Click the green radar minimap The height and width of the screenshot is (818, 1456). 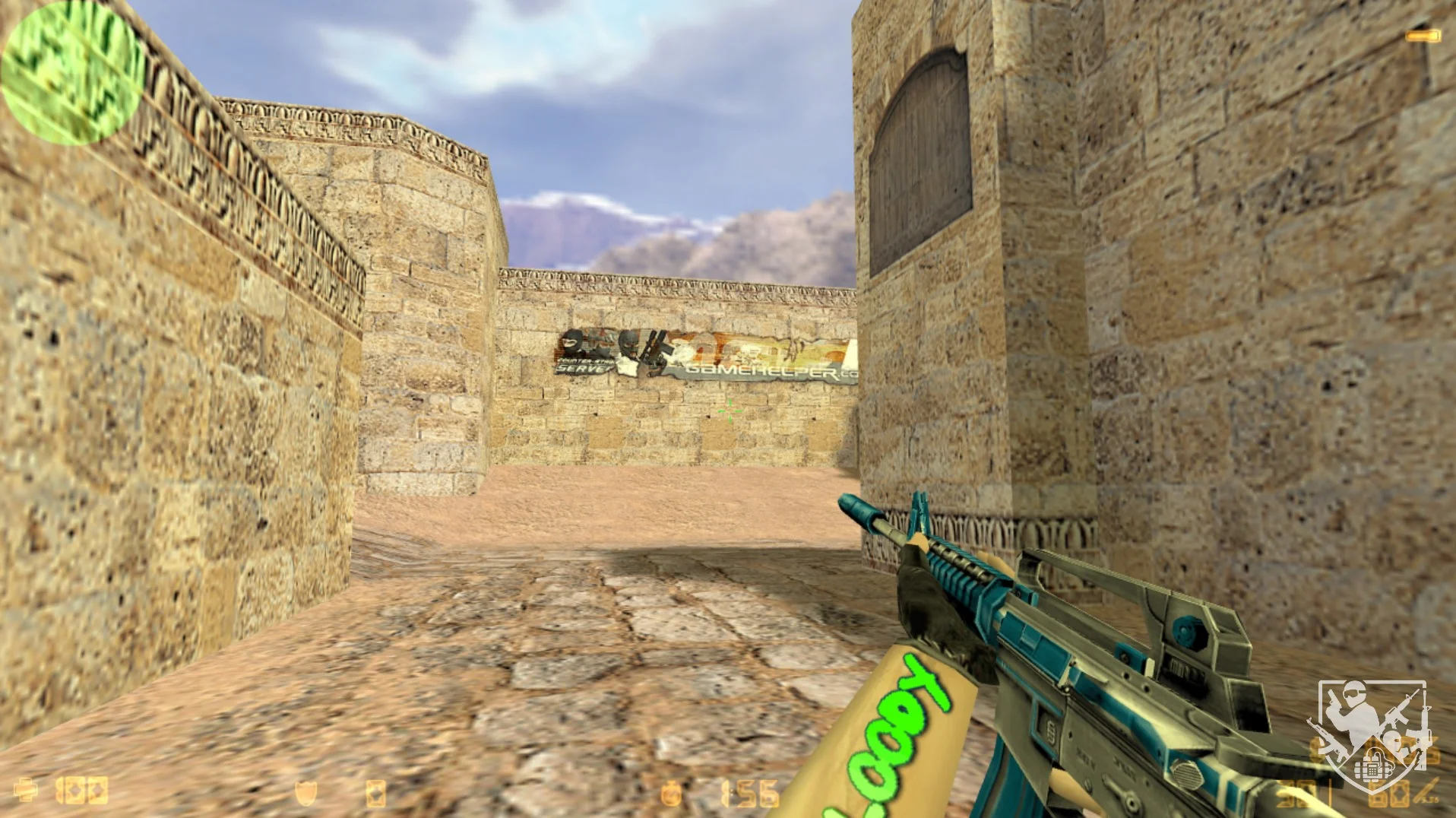click(72, 74)
